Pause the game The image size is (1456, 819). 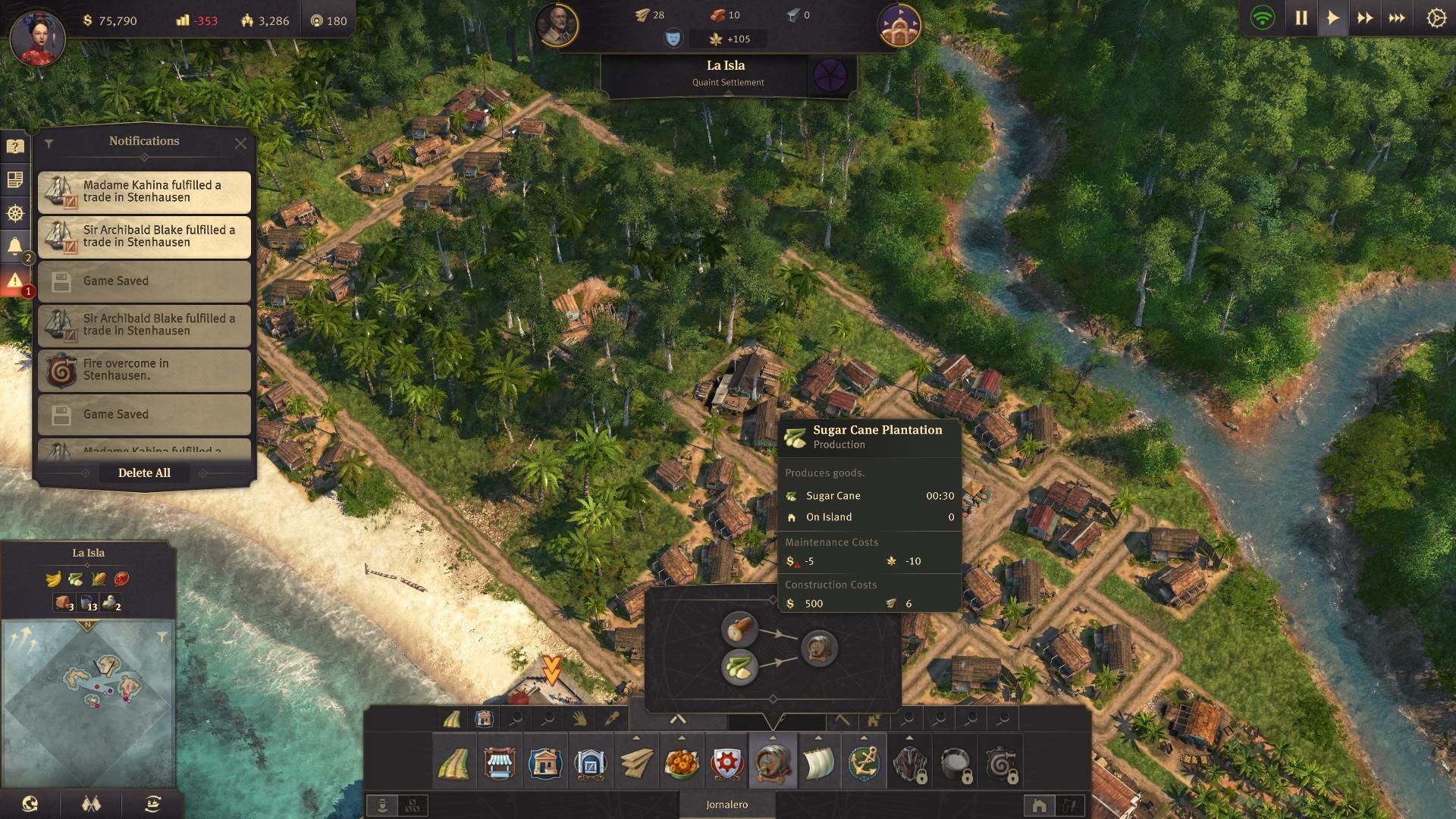coord(1301,18)
